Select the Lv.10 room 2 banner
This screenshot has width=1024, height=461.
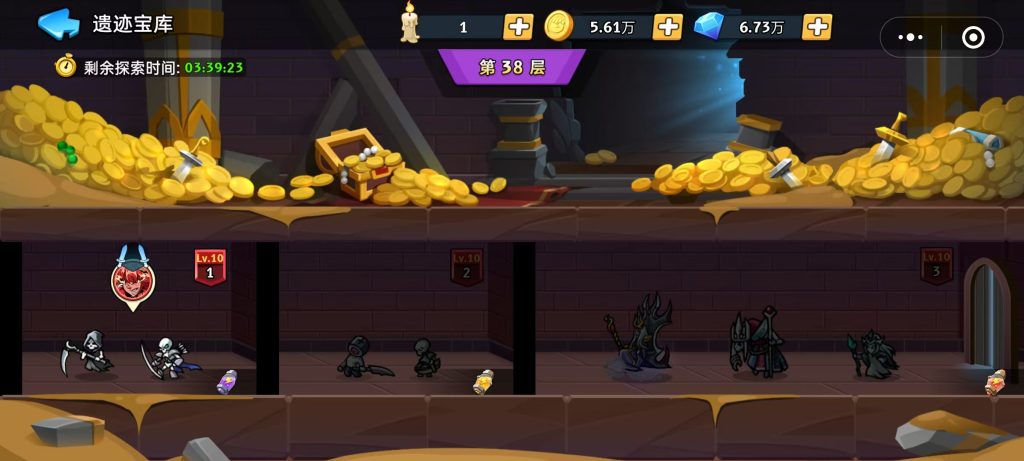pyautogui.click(x=466, y=267)
